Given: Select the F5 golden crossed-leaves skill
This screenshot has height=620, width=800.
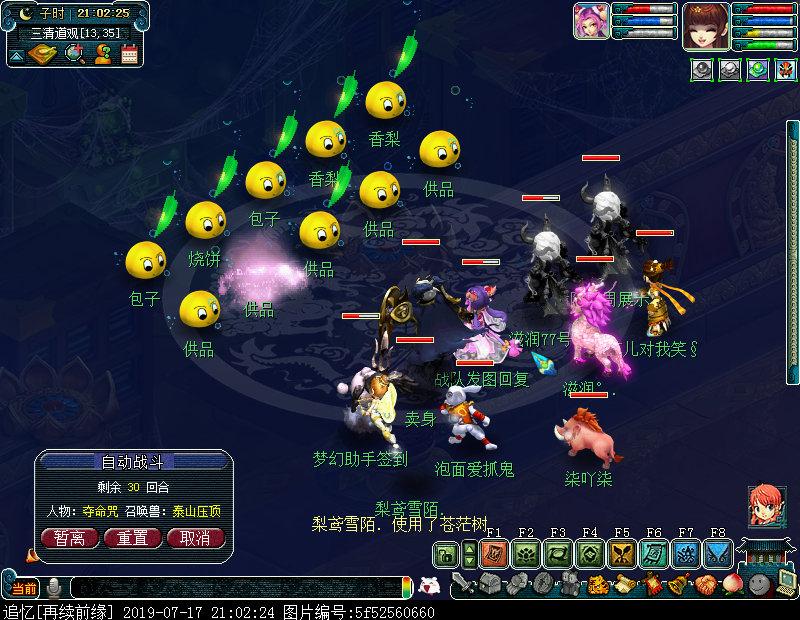Looking at the screenshot, I should tap(621, 553).
